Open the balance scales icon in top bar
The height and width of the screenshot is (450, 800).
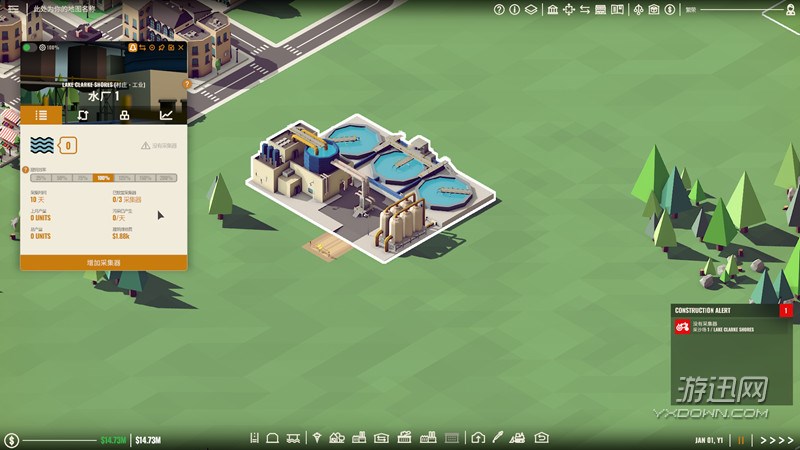(x=636, y=10)
